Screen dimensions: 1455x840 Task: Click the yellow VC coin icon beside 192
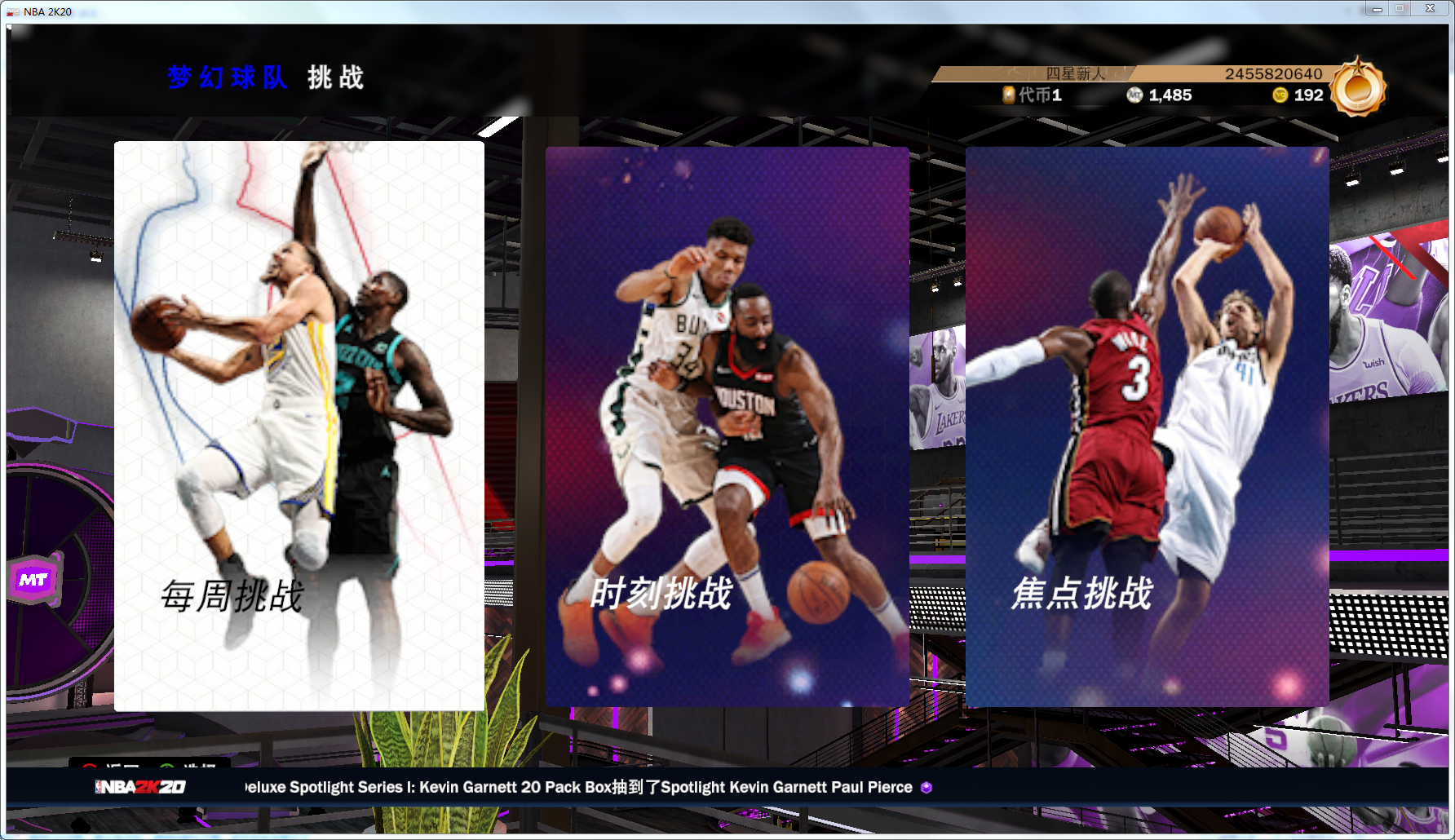pos(1279,95)
